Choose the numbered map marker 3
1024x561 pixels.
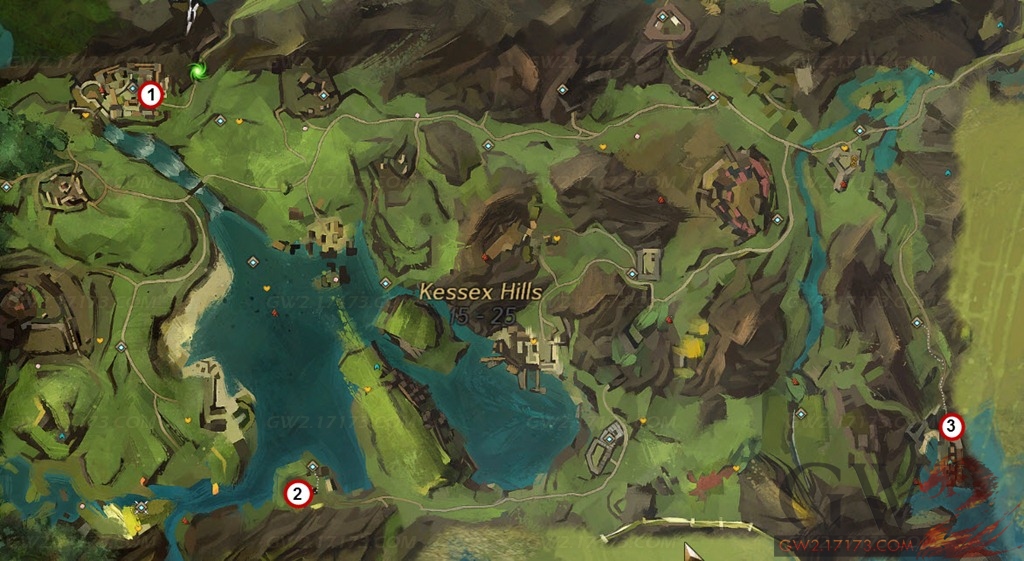(x=952, y=427)
